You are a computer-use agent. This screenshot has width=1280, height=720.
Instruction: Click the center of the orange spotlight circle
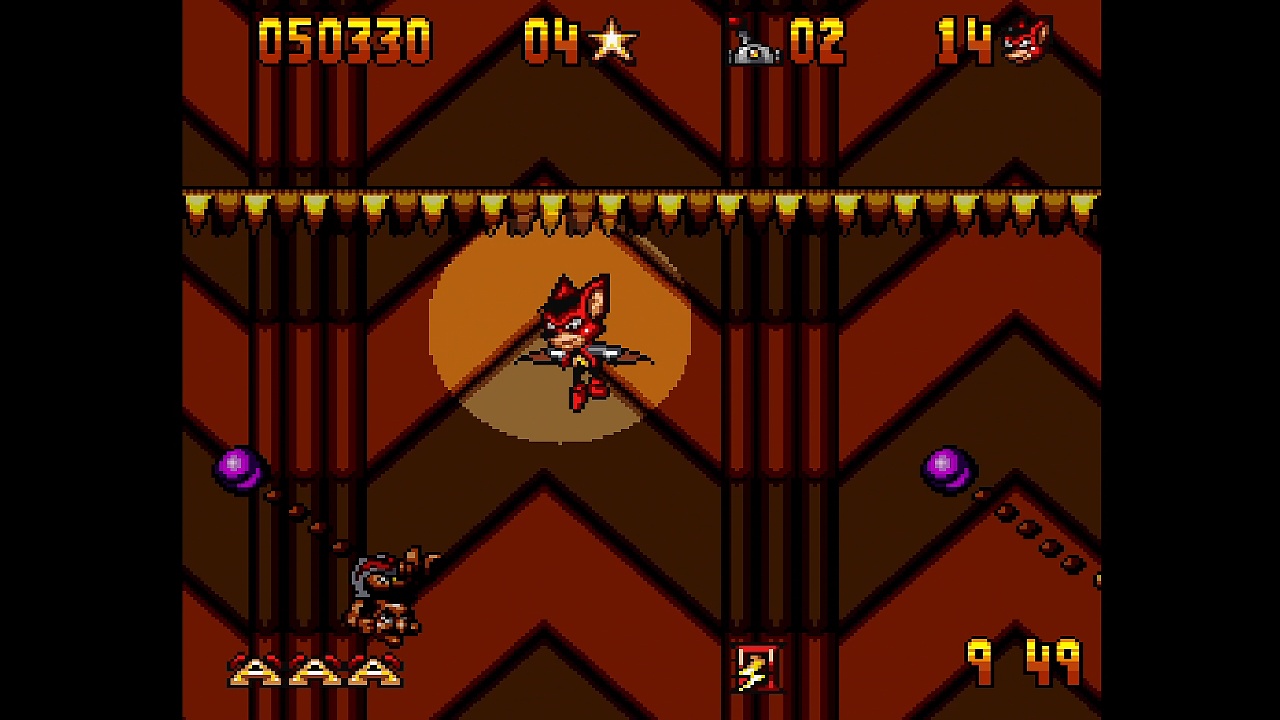[x=555, y=345]
